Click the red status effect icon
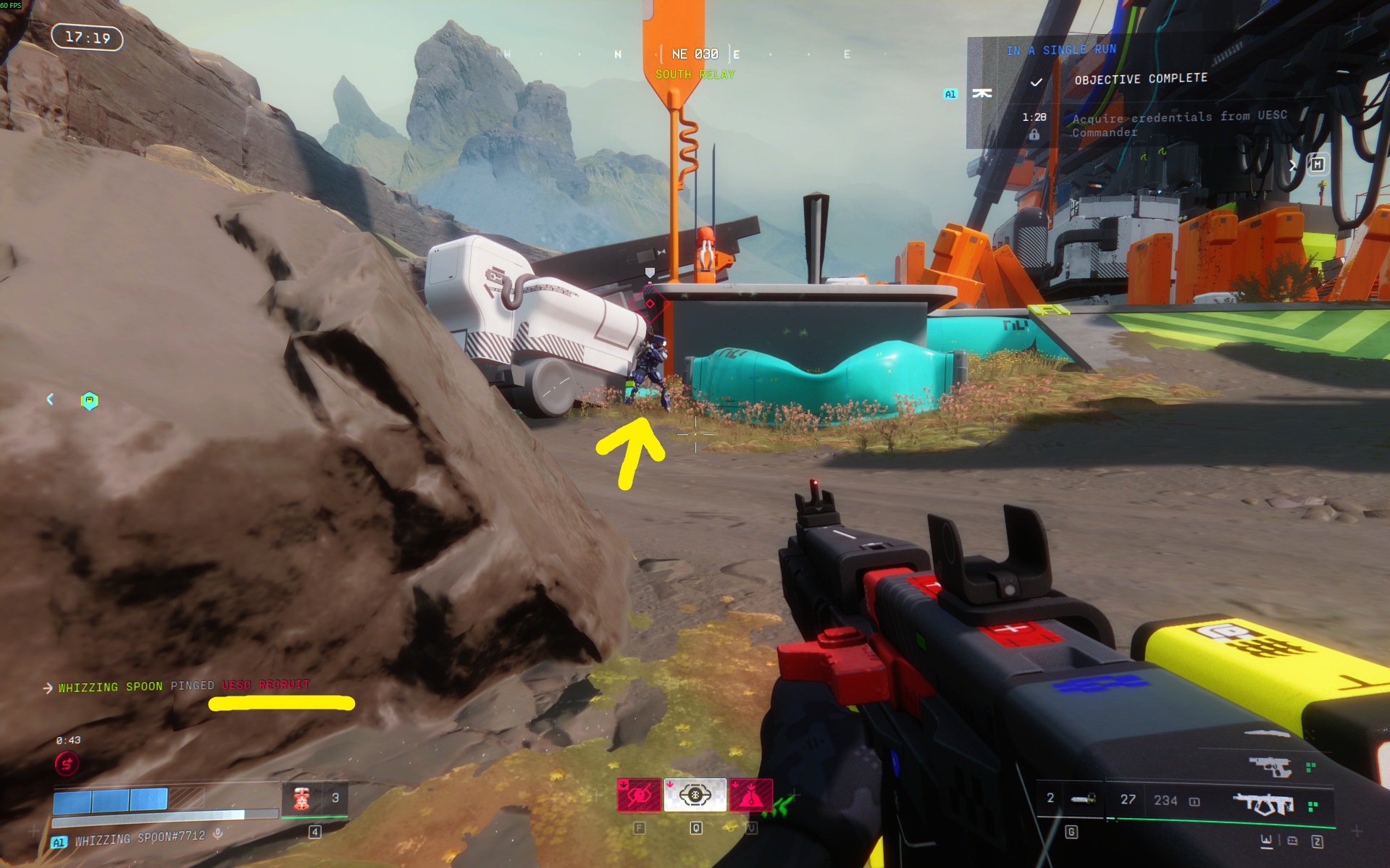This screenshot has width=1390, height=868. 67,763
